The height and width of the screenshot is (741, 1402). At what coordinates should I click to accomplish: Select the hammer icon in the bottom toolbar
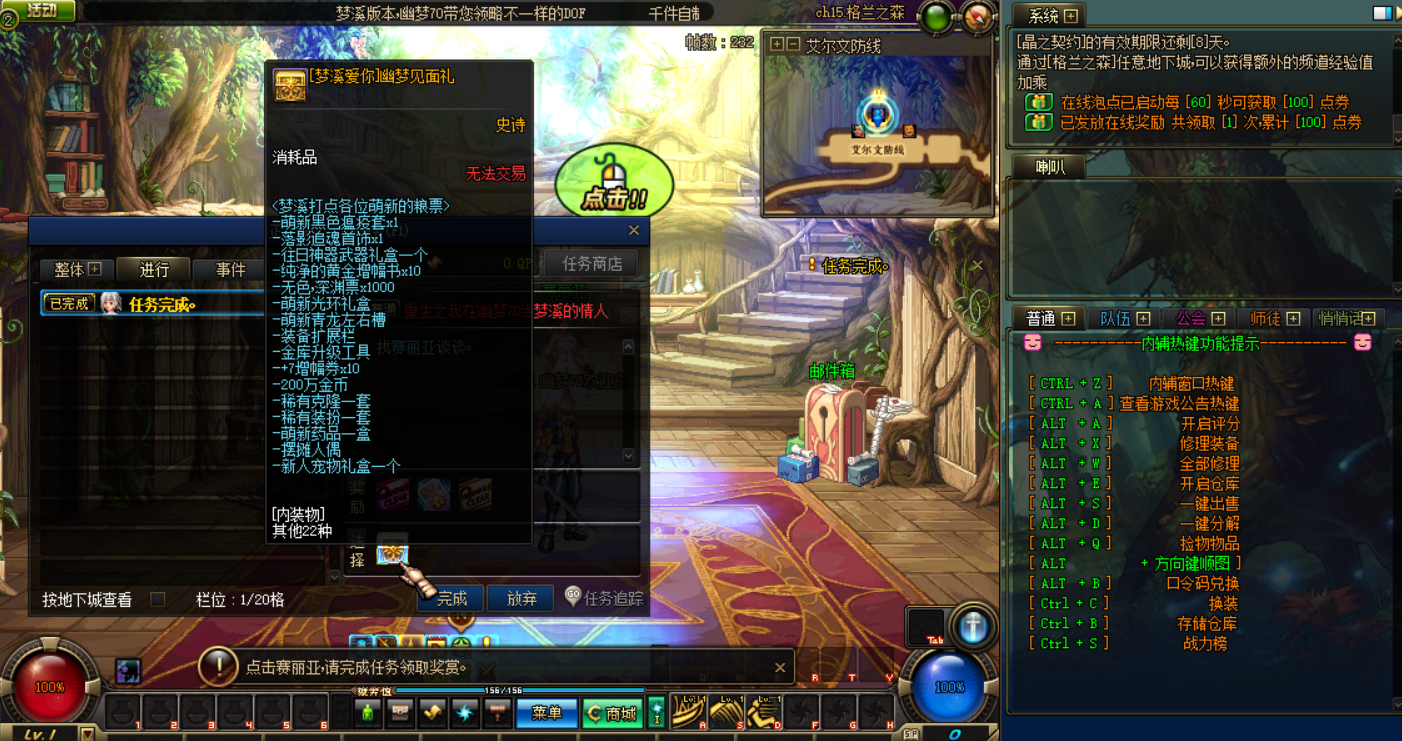coord(497,713)
